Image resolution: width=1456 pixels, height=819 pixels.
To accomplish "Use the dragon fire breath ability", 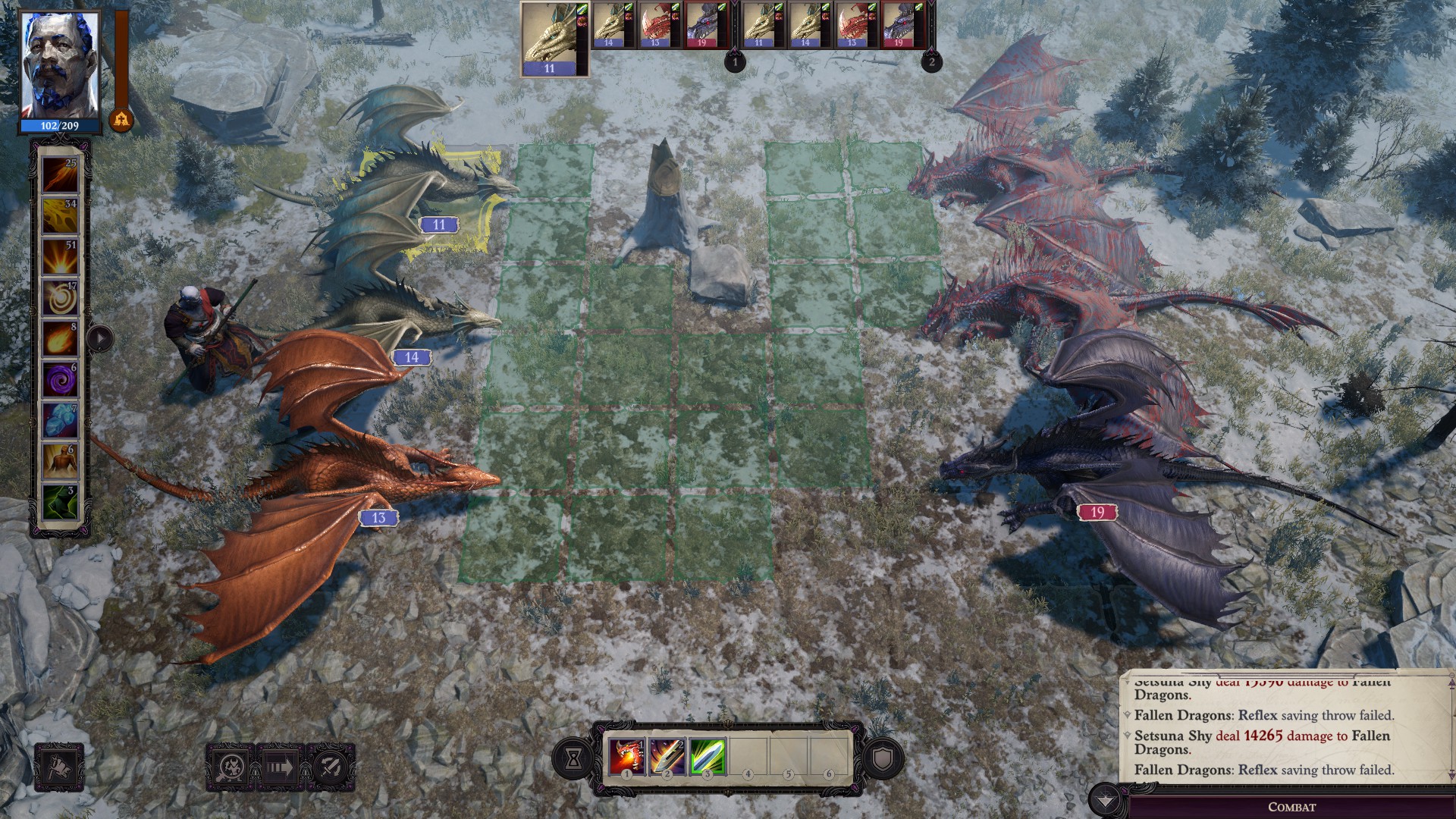I will click(627, 756).
